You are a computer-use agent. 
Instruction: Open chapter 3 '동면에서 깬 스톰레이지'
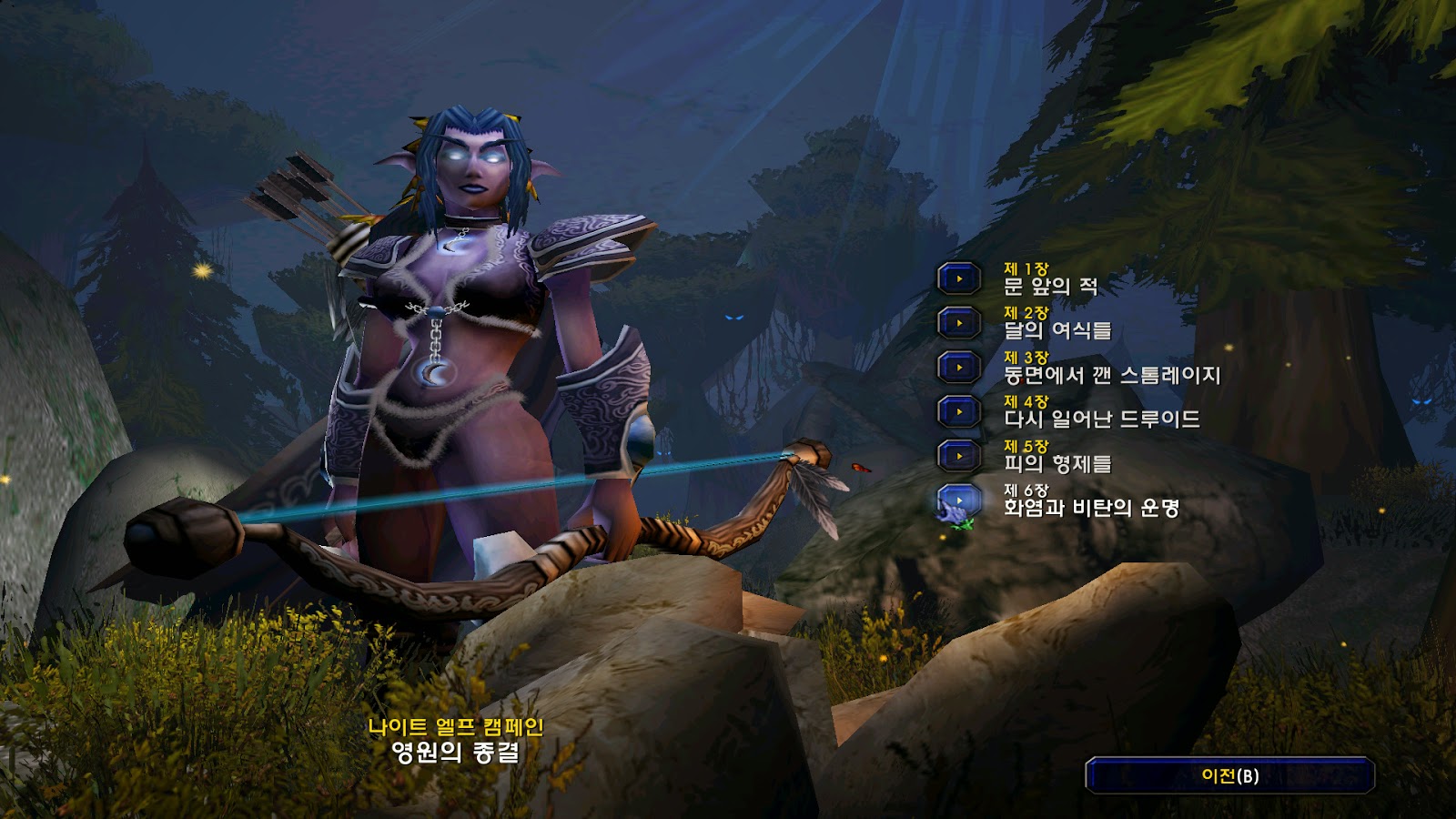pos(959,368)
